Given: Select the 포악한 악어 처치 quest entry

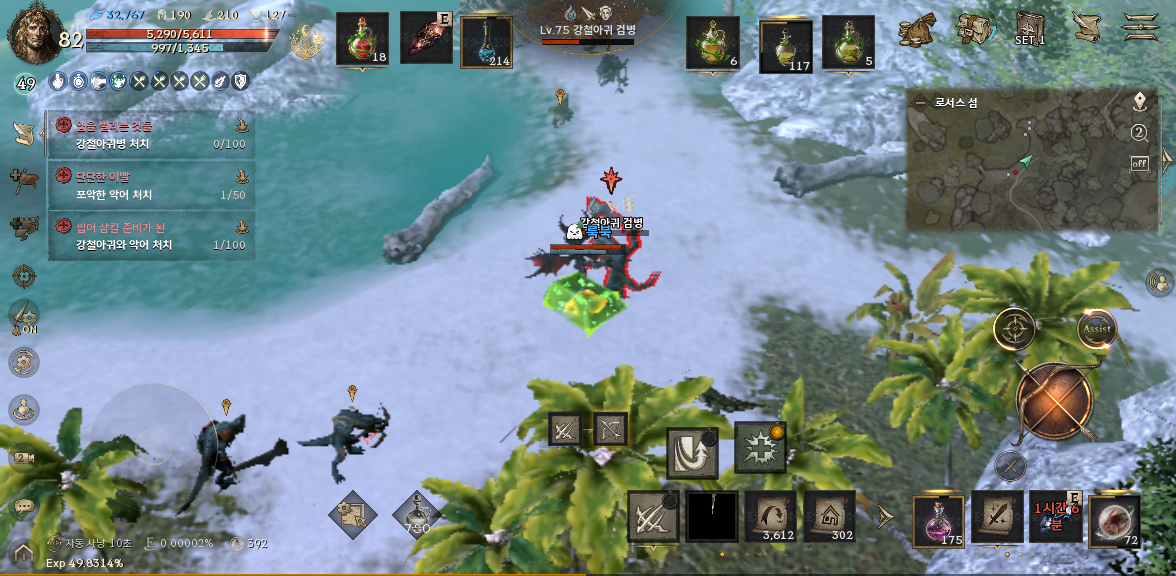Looking at the screenshot, I should tap(150, 186).
